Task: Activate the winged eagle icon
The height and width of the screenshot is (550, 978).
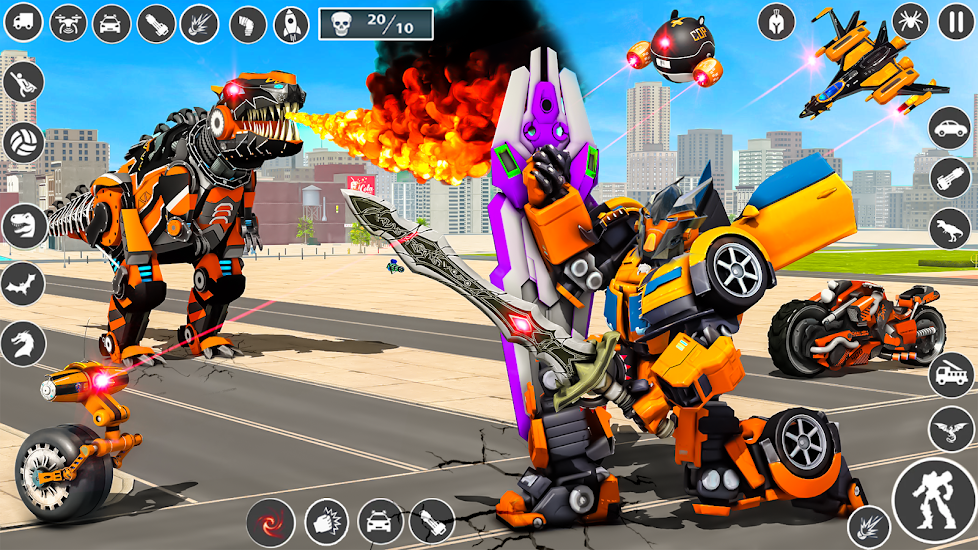Action: tap(950, 427)
